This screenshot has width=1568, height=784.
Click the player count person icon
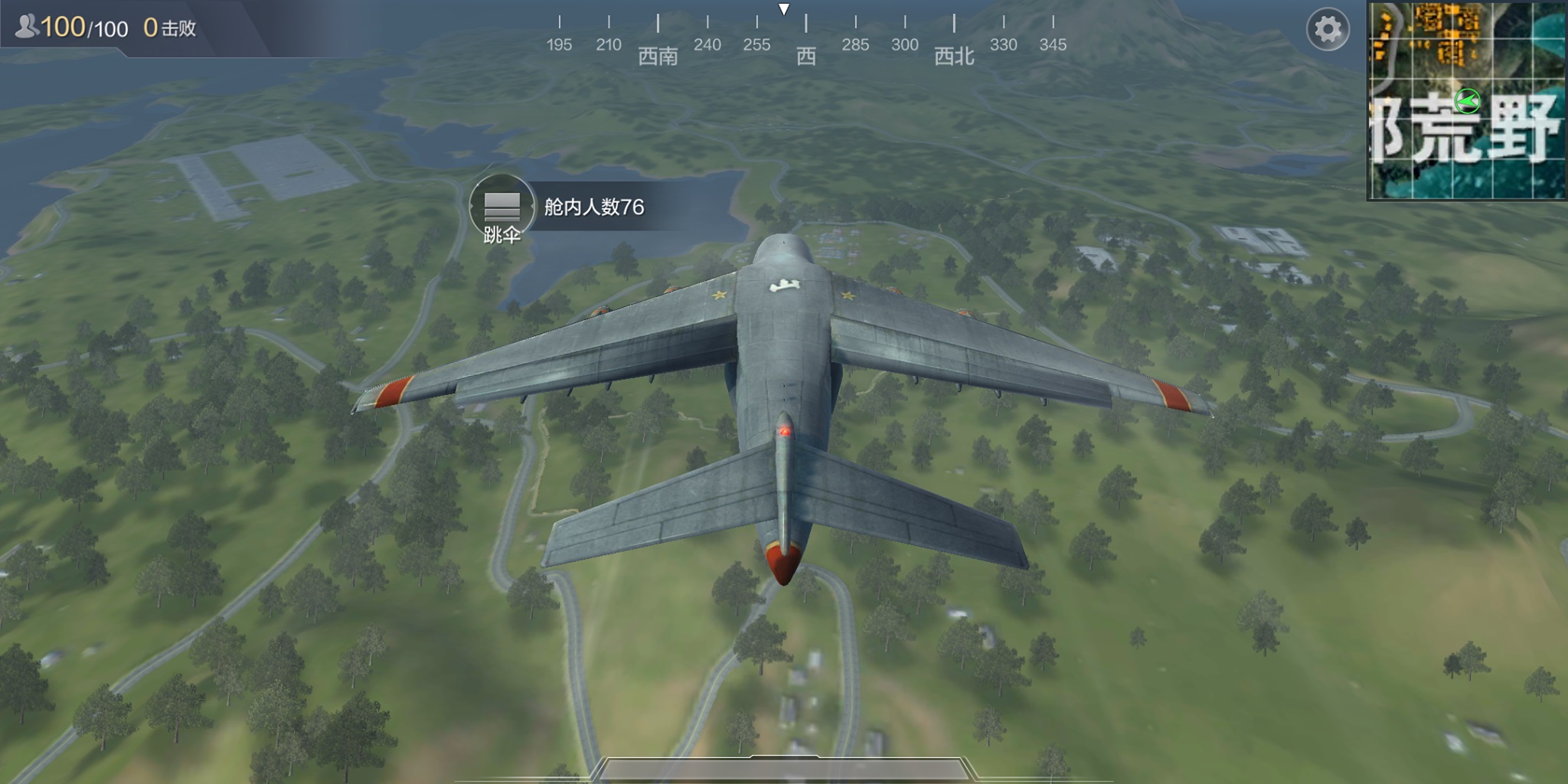27,25
